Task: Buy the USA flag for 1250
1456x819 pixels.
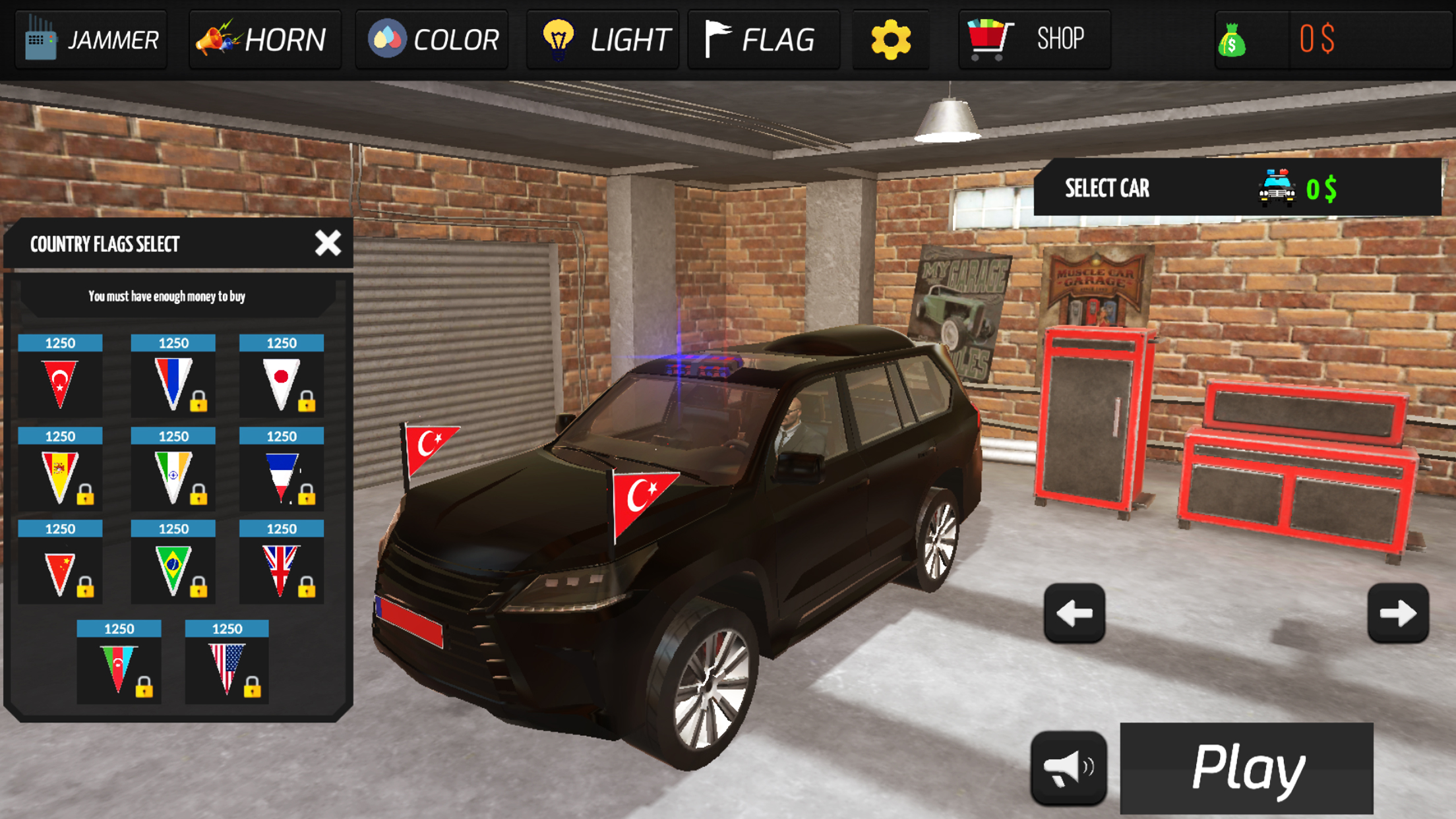Action: (x=227, y=669)
